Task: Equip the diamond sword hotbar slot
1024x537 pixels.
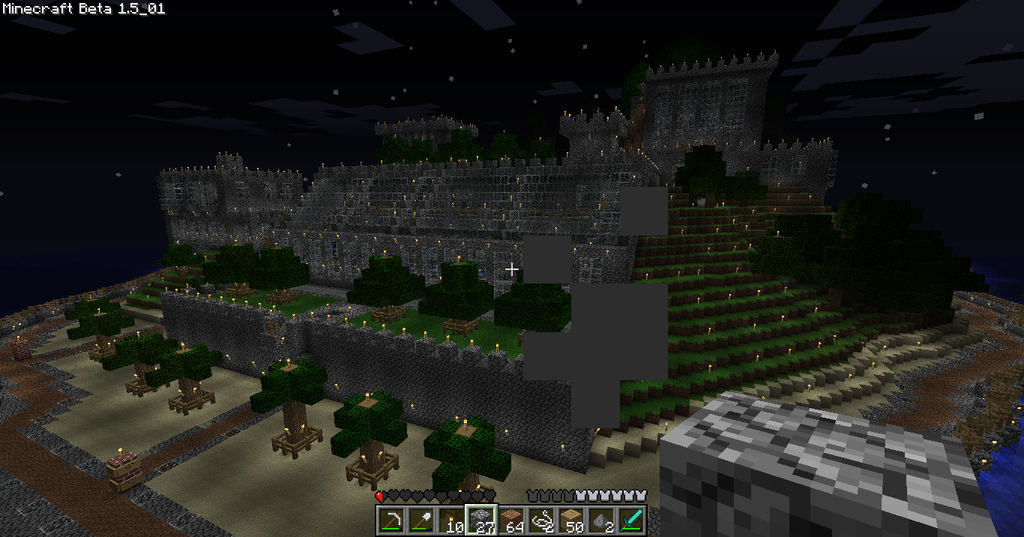Action: pyautogui.click(x=631, y=520)
